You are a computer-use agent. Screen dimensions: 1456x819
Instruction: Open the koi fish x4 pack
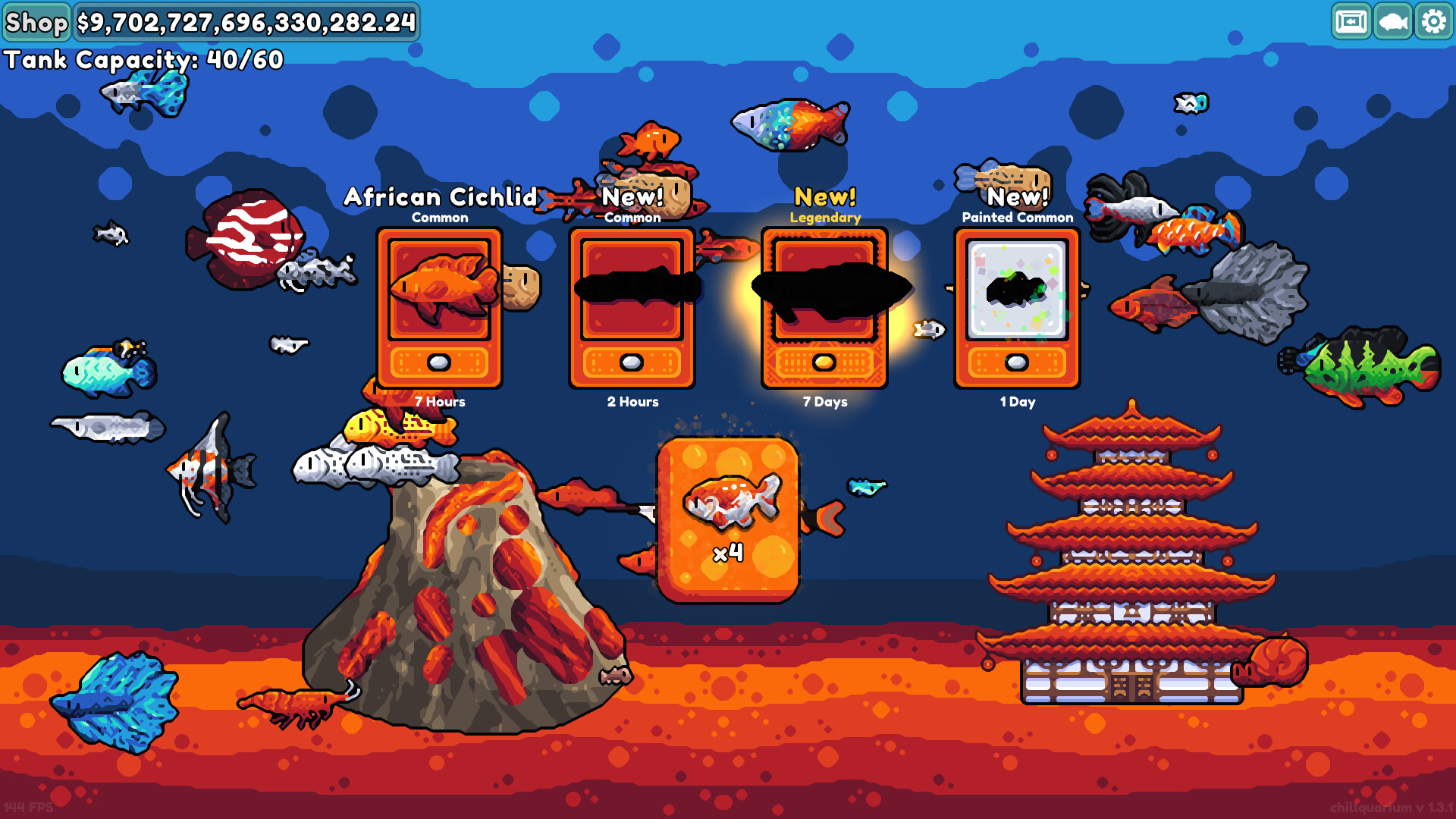tap(728, 519)
